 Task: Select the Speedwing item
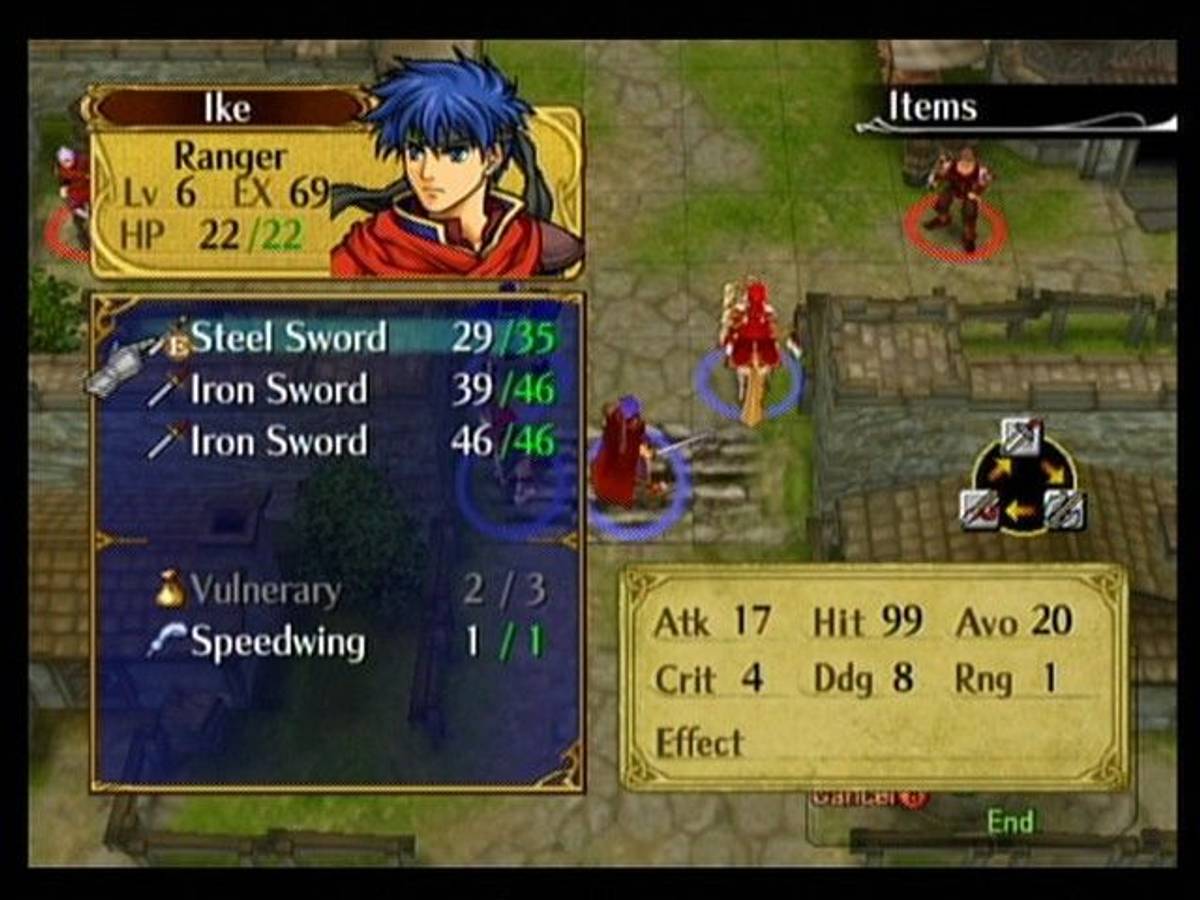point(277,642)
